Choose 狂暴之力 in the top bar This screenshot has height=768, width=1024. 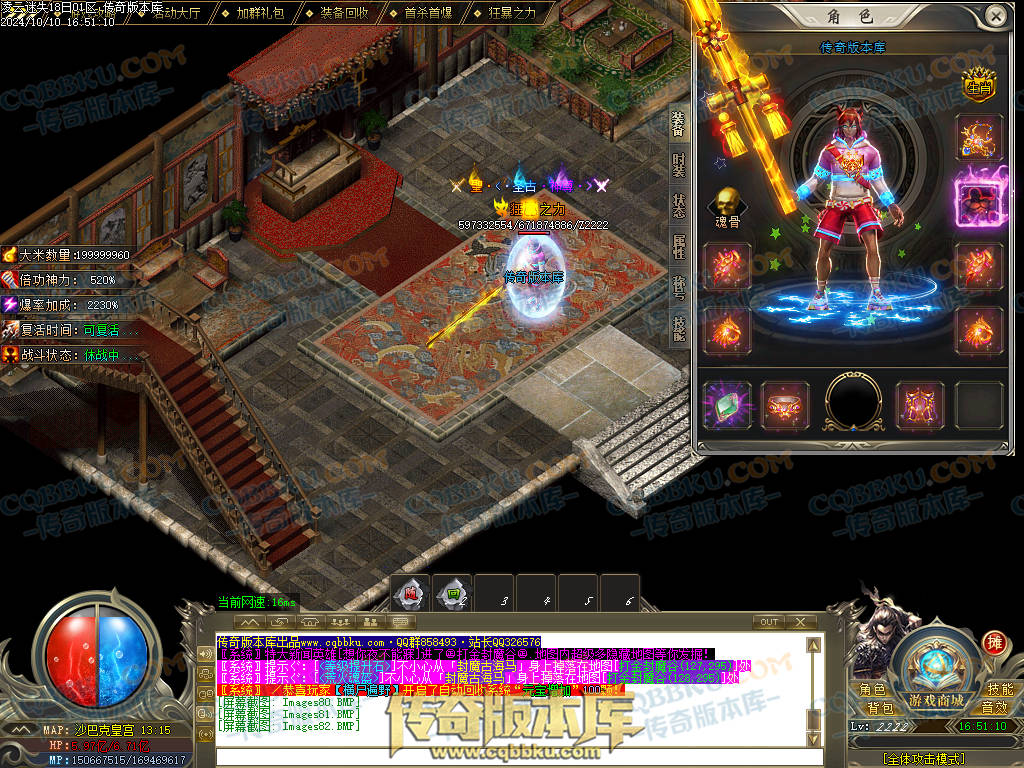click(x=512, y=13)
